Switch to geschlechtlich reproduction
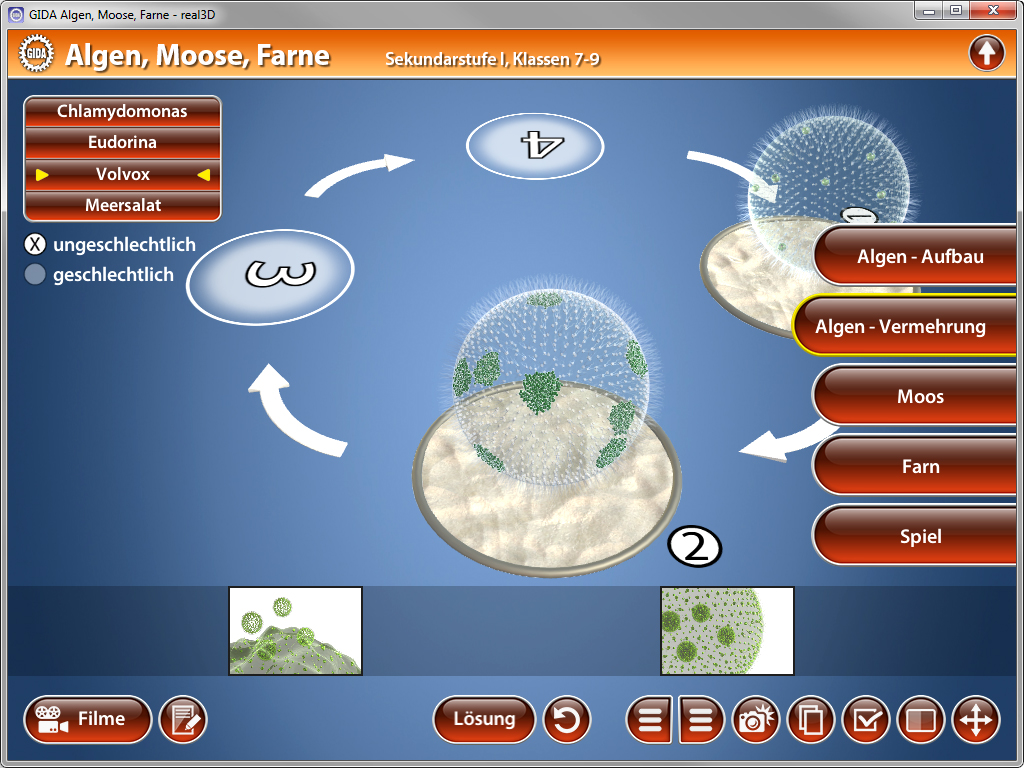This screenshot has height=768, width=1024. (35, 275)
